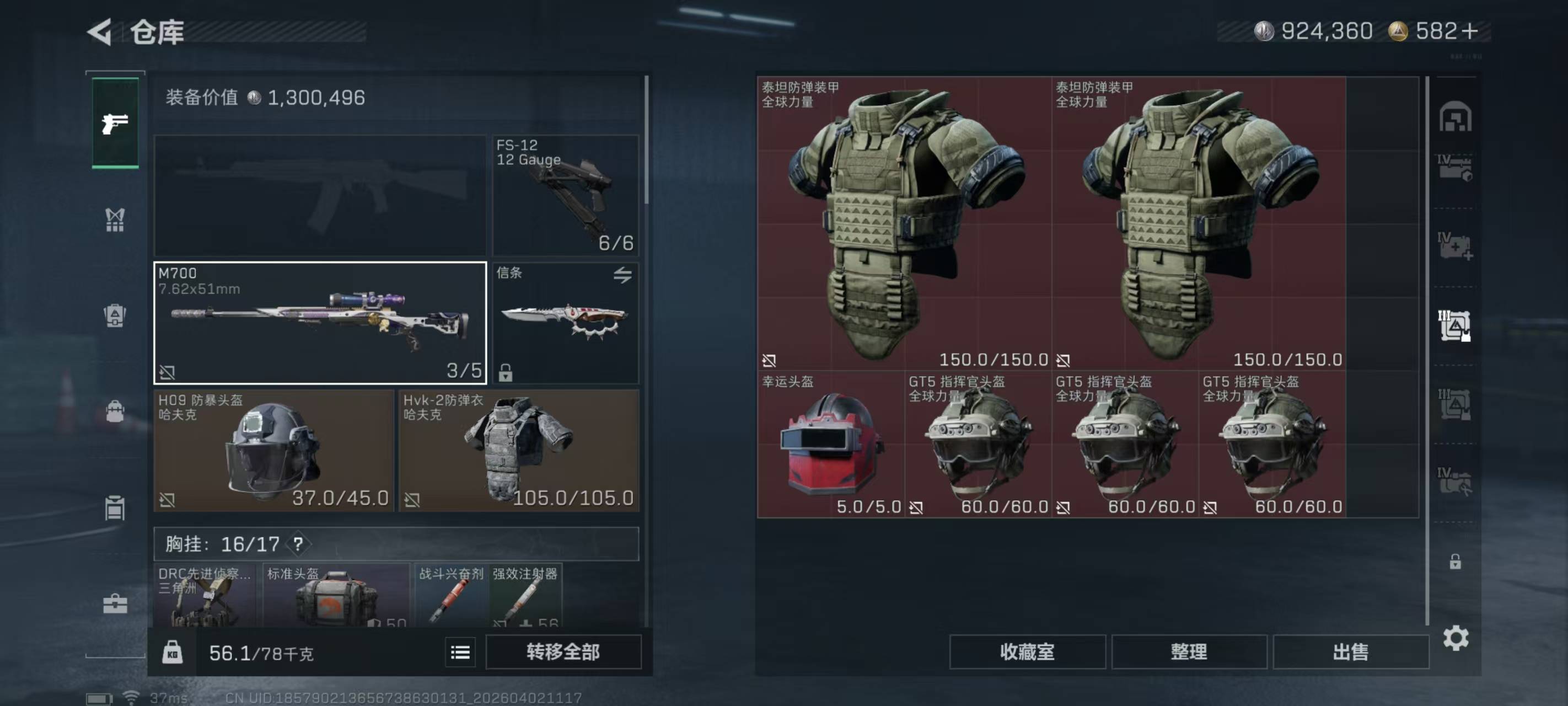The image size is (1568, 706).
Task: Select the red 幸运头盔 helmet
Action: pyautogui.click(x=831, y=445)
